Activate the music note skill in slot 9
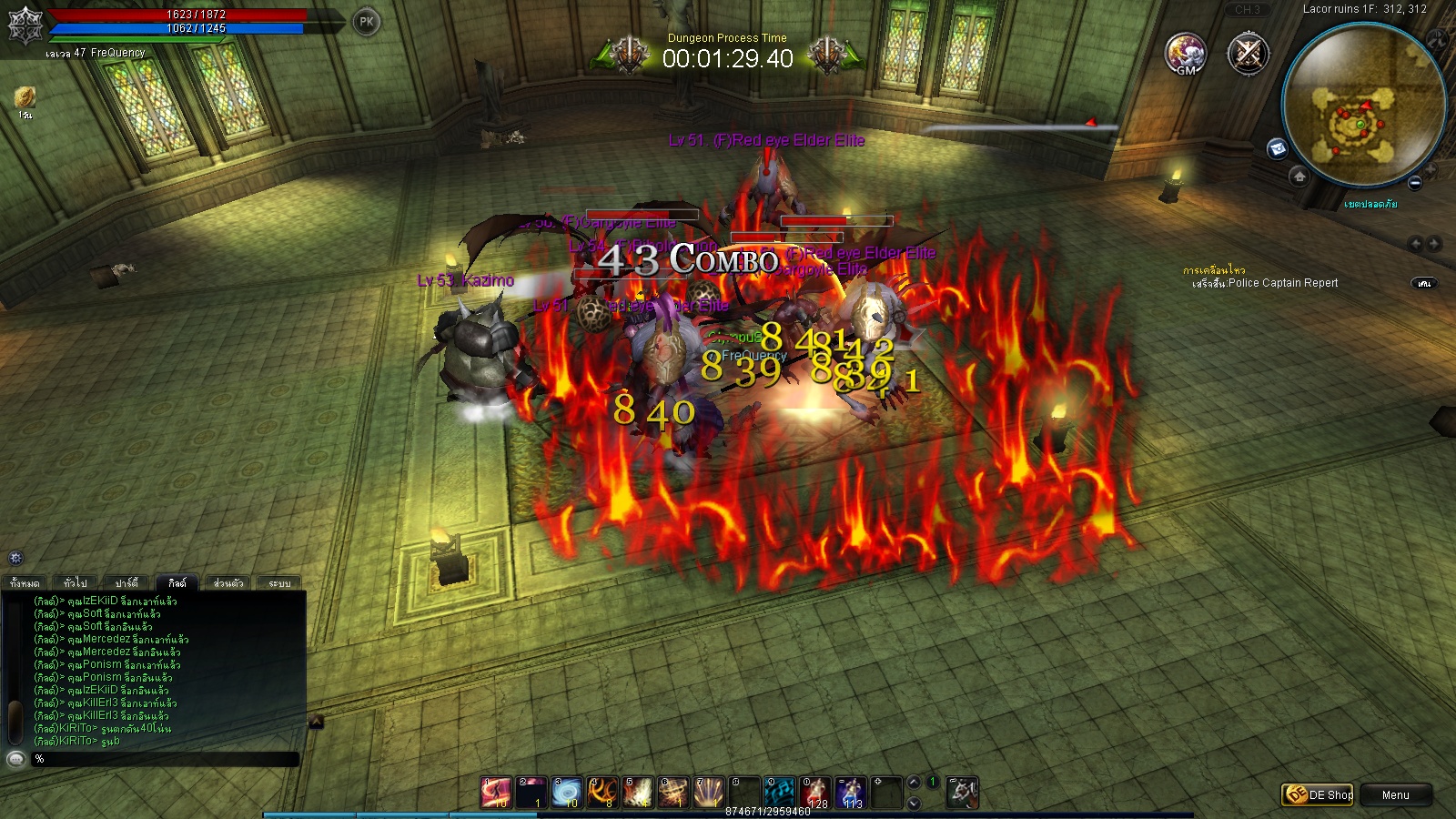This screenshot has width=1456, height=819. 780,793
